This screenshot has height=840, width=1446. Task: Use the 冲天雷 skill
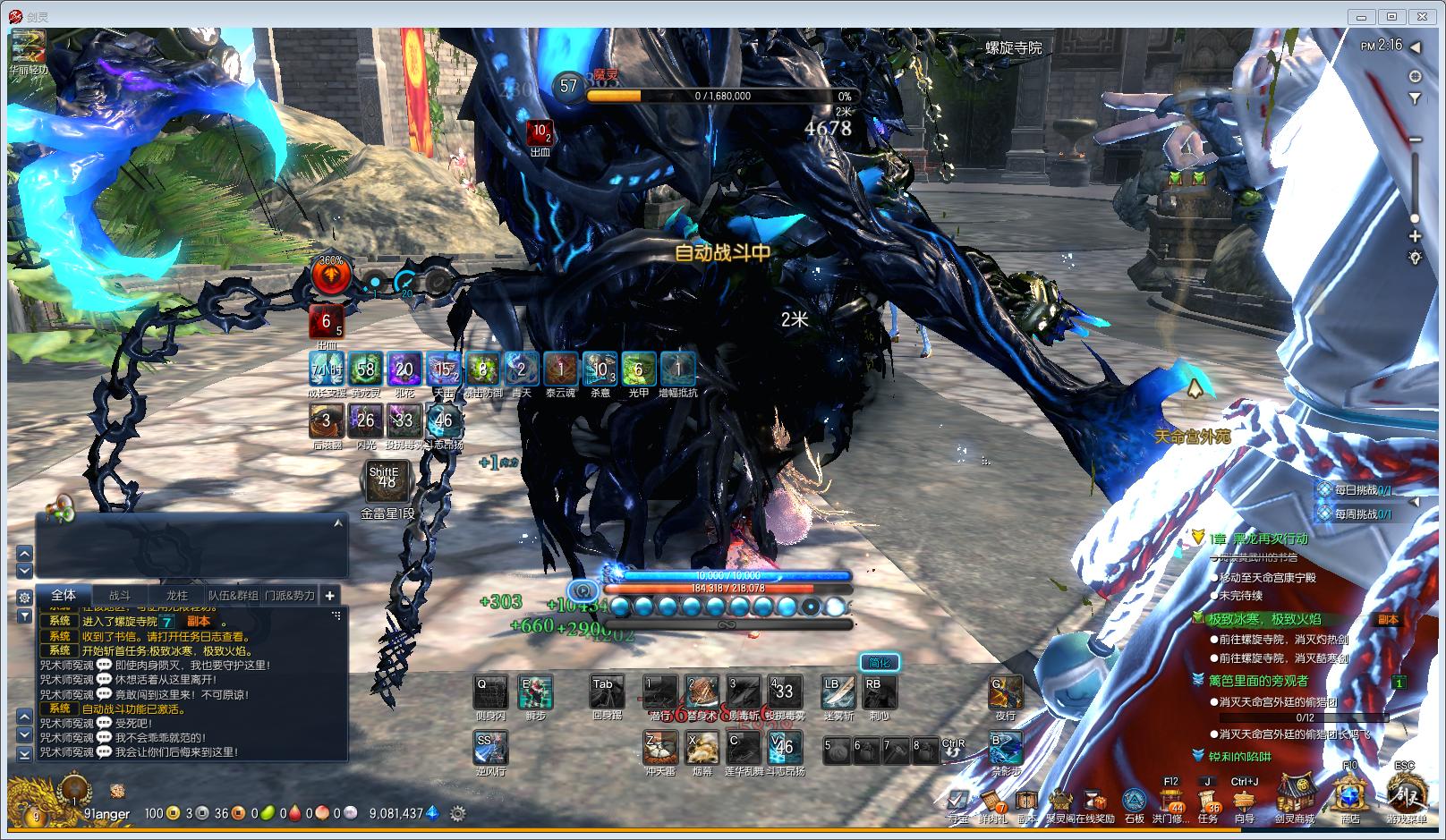pos(660,748)
